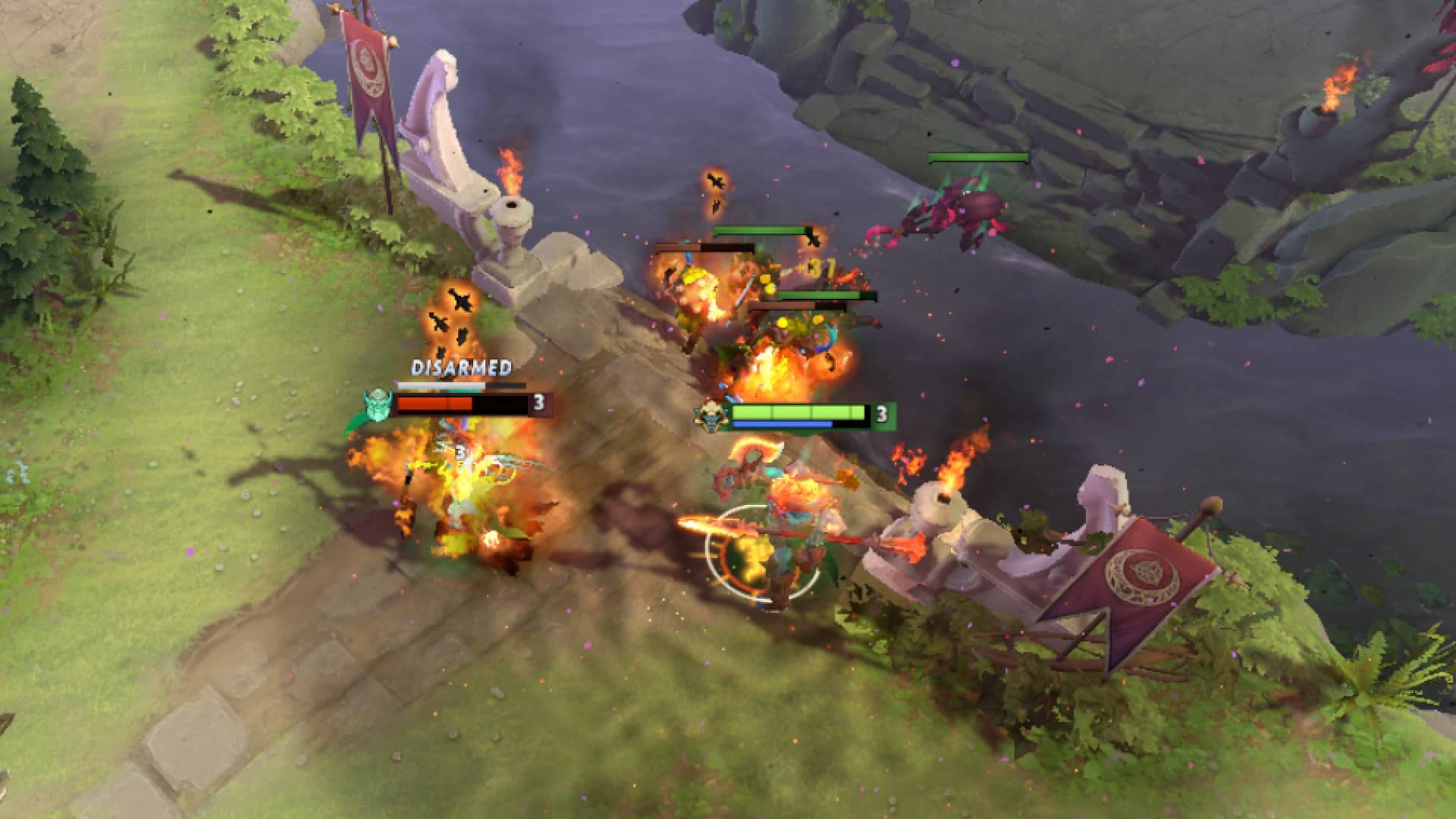1456x819 pixels.
Task: Click the level 3 badge beside the bottom green health bar
Action: [x=880, y=415]
